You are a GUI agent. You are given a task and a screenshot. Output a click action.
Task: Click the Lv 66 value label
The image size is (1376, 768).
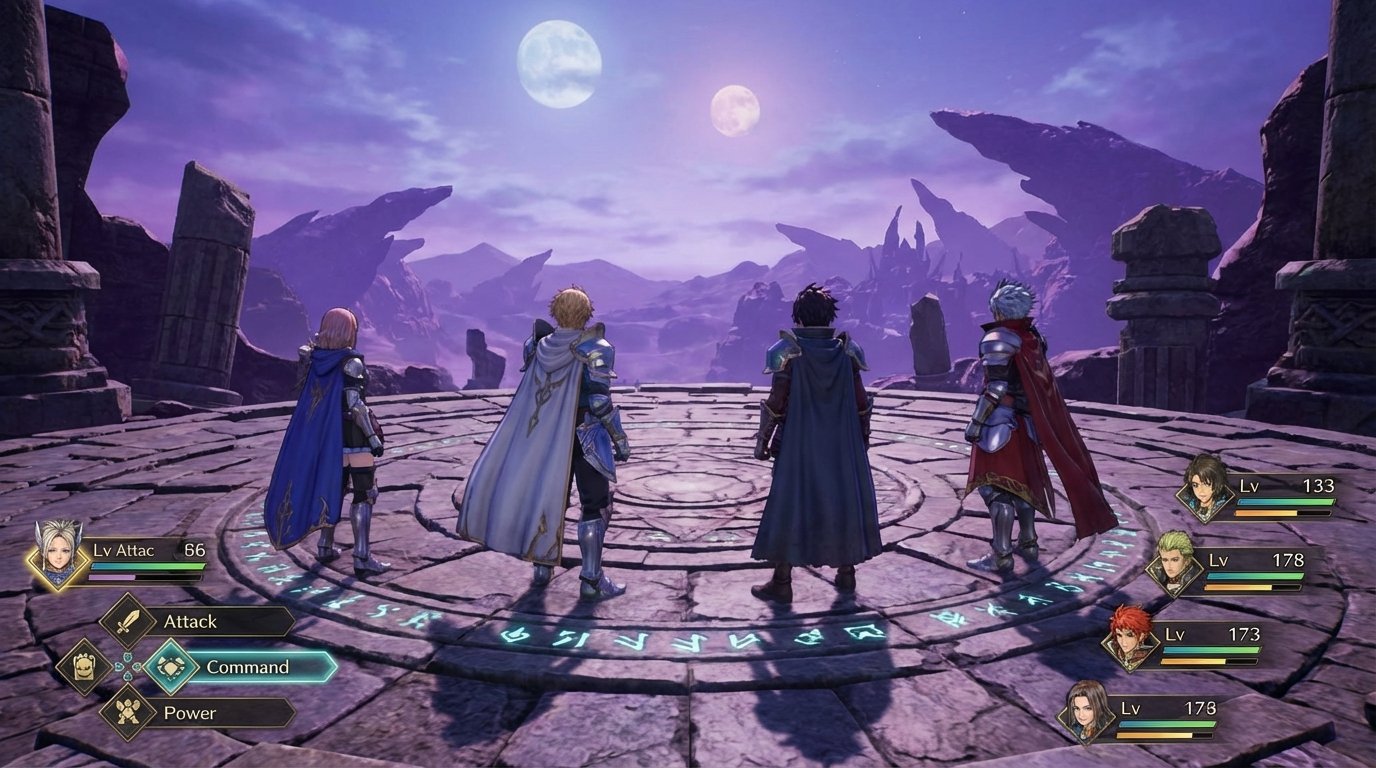click(x=193, y=549)
